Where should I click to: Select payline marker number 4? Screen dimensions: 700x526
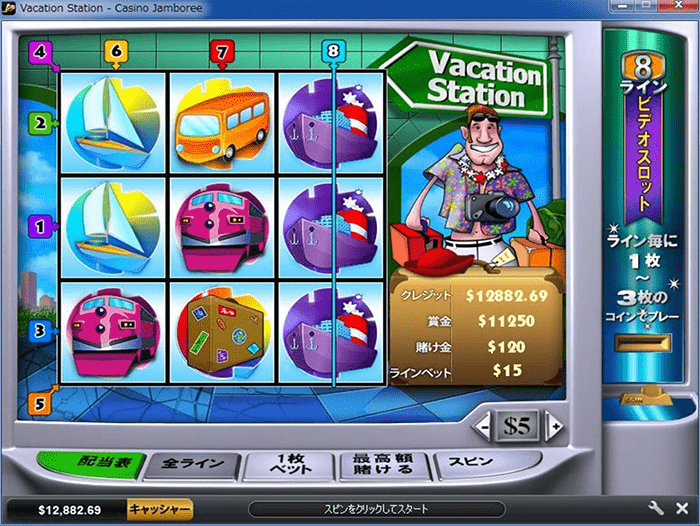39,49
